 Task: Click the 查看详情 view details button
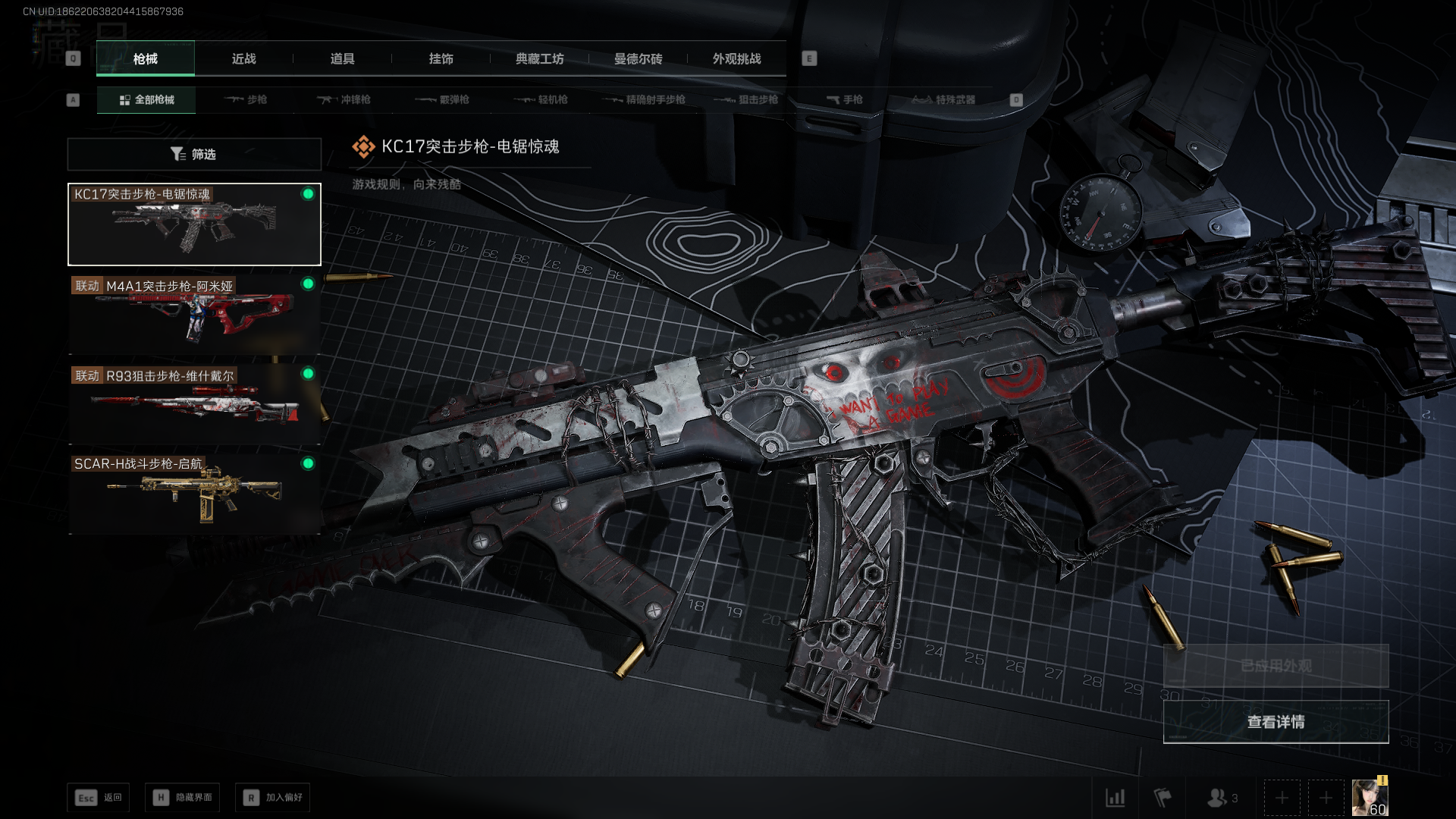1276,722
